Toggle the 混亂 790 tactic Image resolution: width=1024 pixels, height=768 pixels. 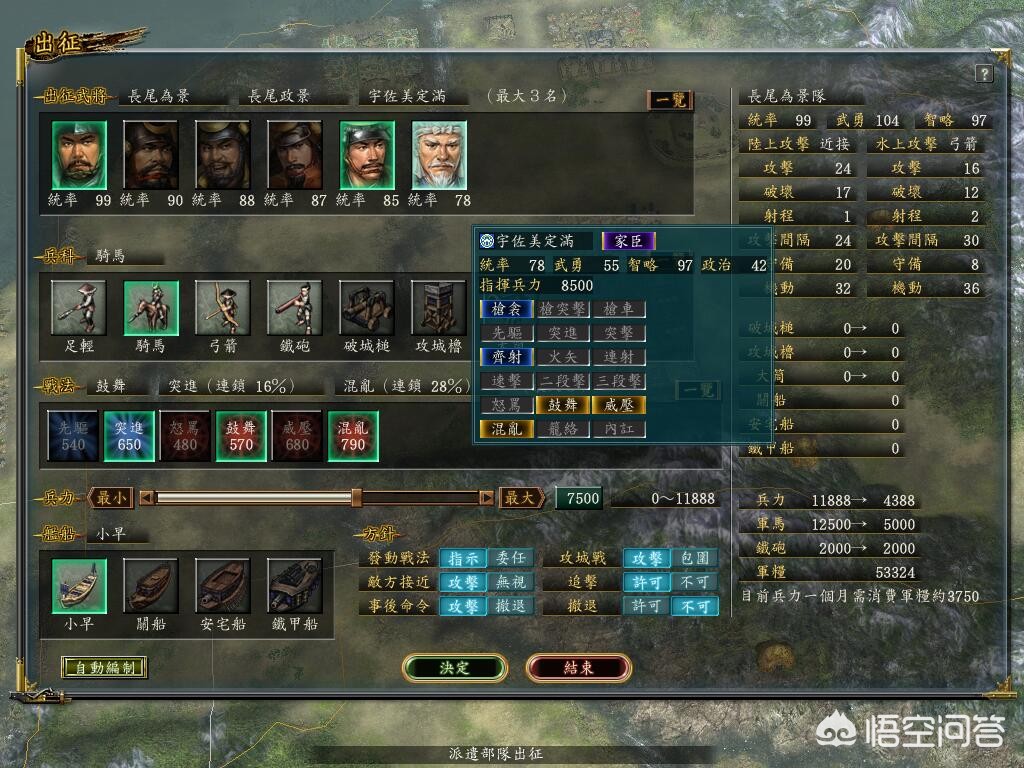(x=353, y=436)
